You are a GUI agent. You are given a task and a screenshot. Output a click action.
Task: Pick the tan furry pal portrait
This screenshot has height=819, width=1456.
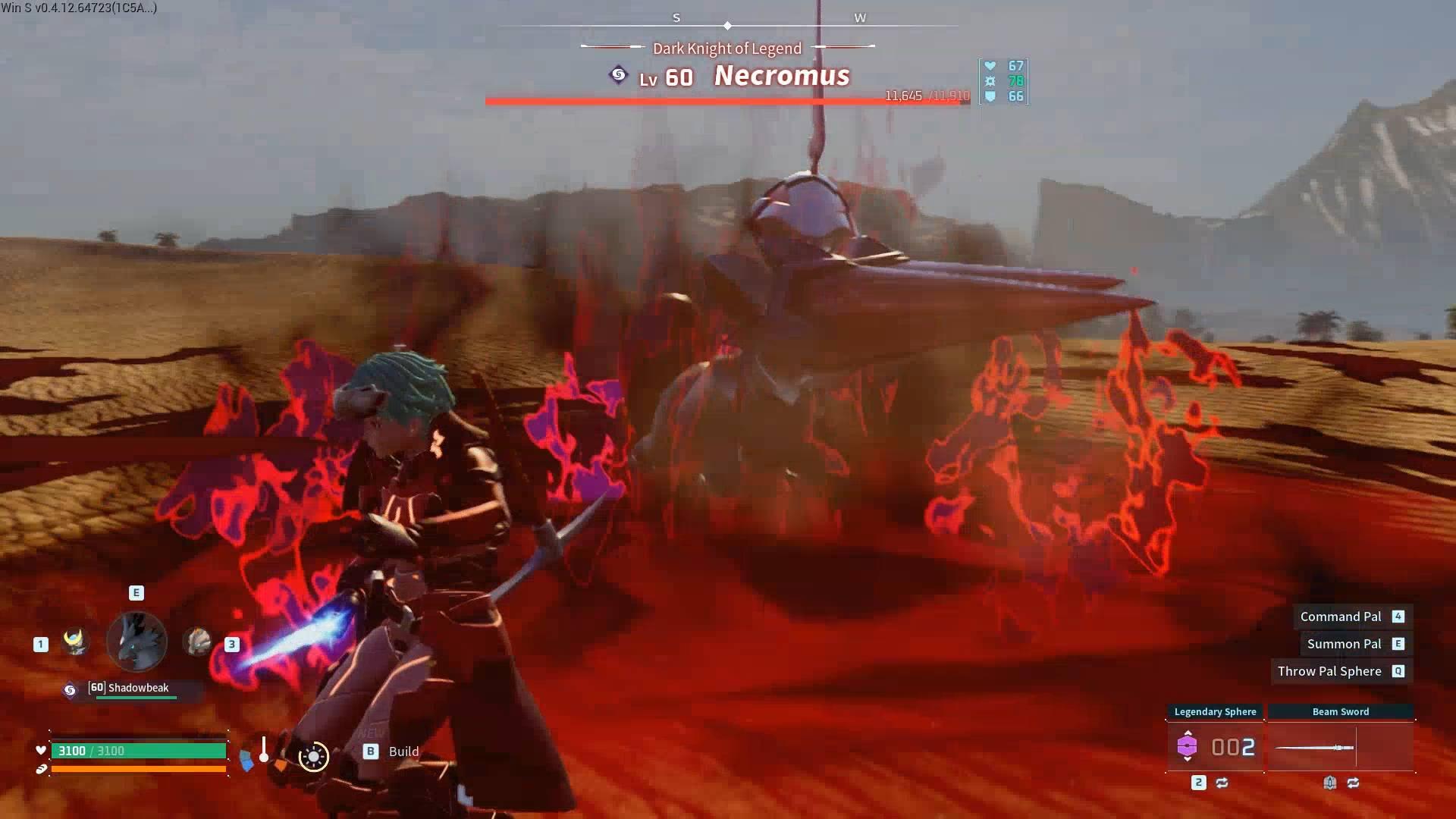(198, 642)
